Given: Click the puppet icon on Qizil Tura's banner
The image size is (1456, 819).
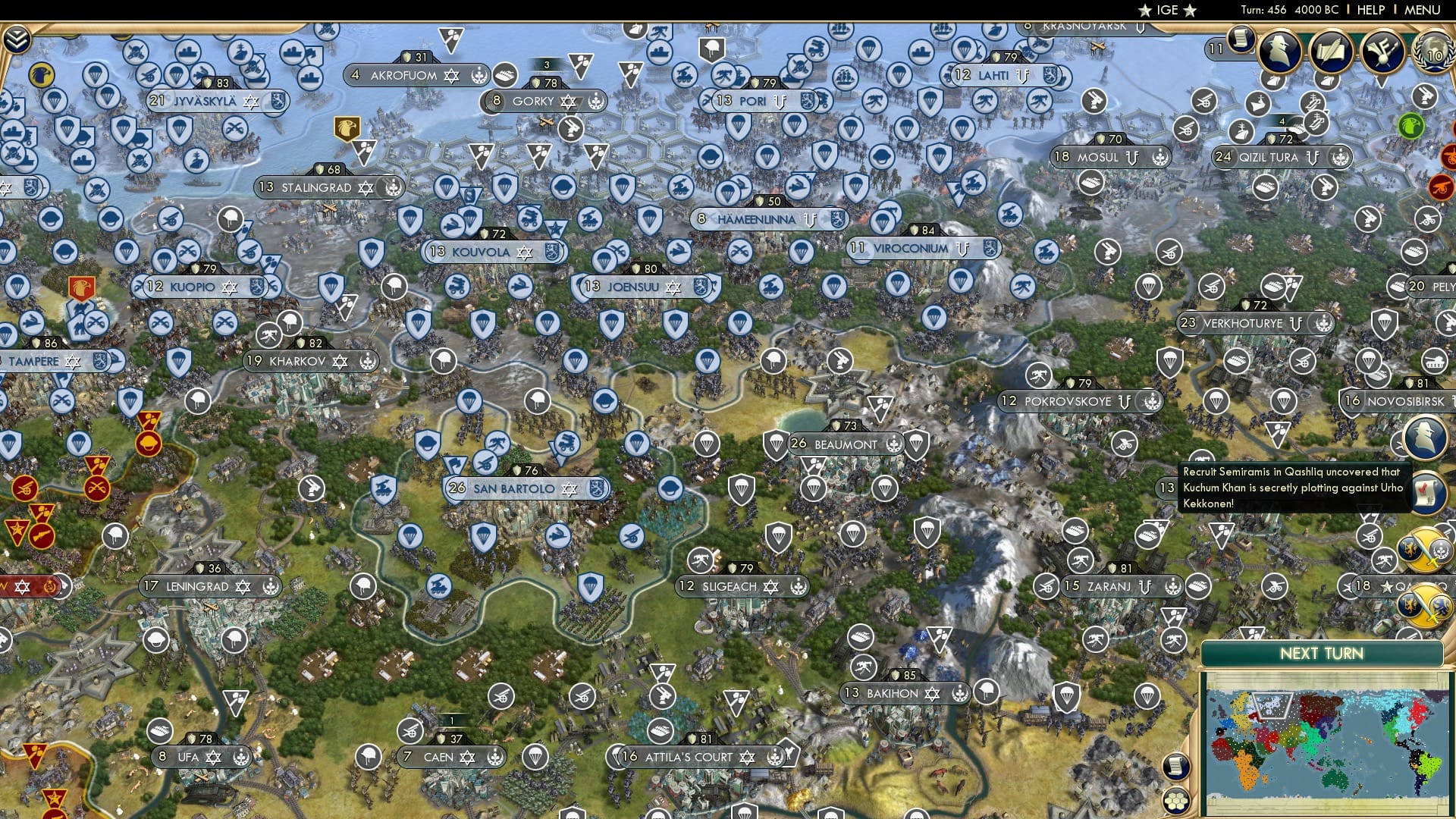Looking at the screenshot, I should [1313, 158].
